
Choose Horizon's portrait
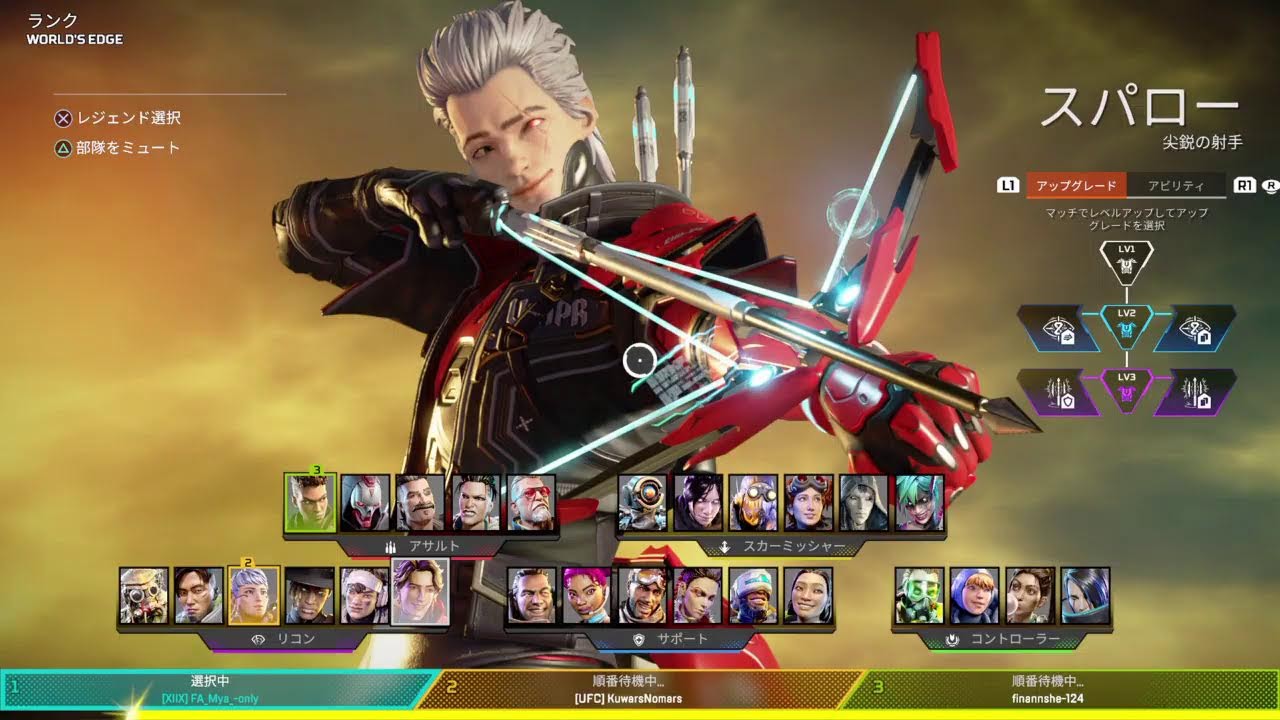[x=809, y=502]
